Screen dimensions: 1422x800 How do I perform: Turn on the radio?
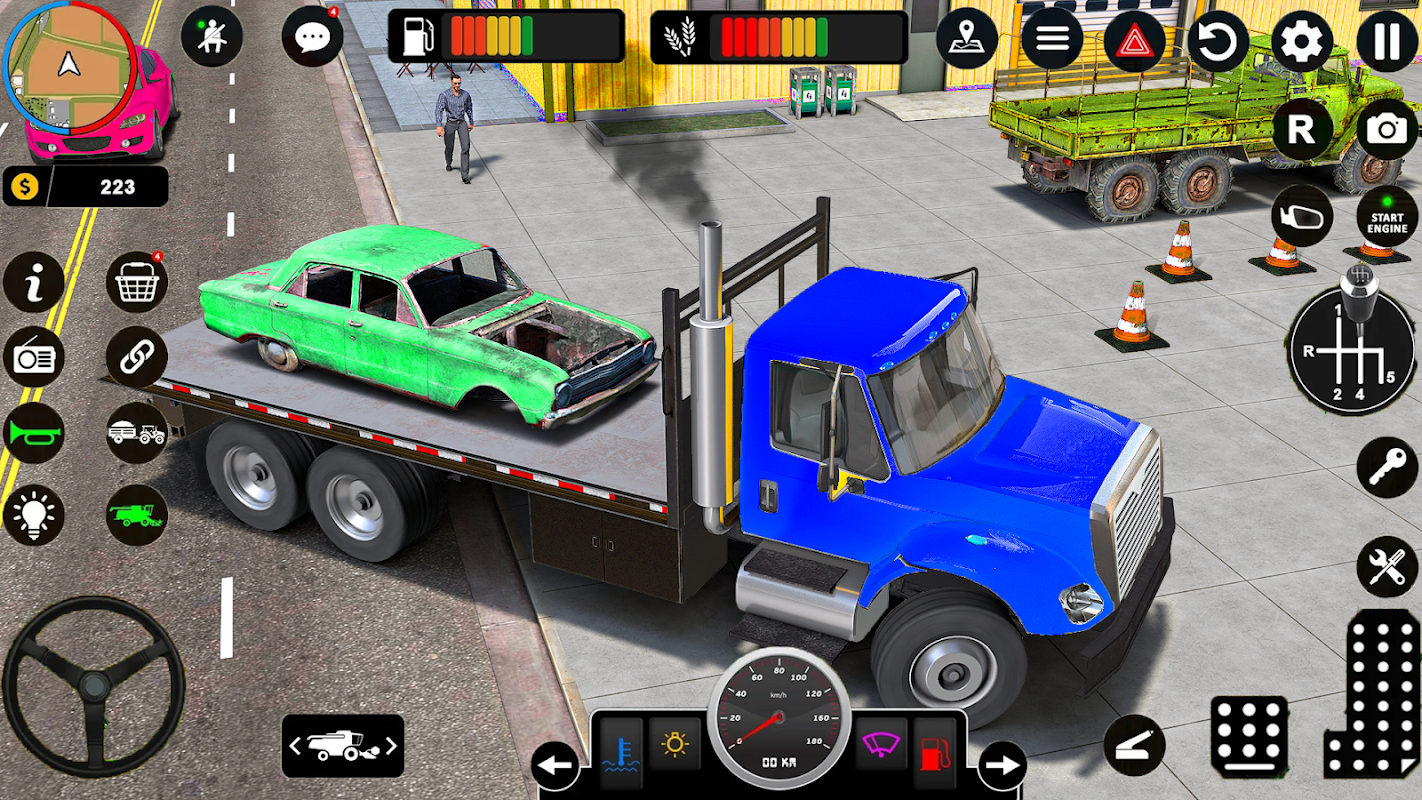(x=33, y=357)
